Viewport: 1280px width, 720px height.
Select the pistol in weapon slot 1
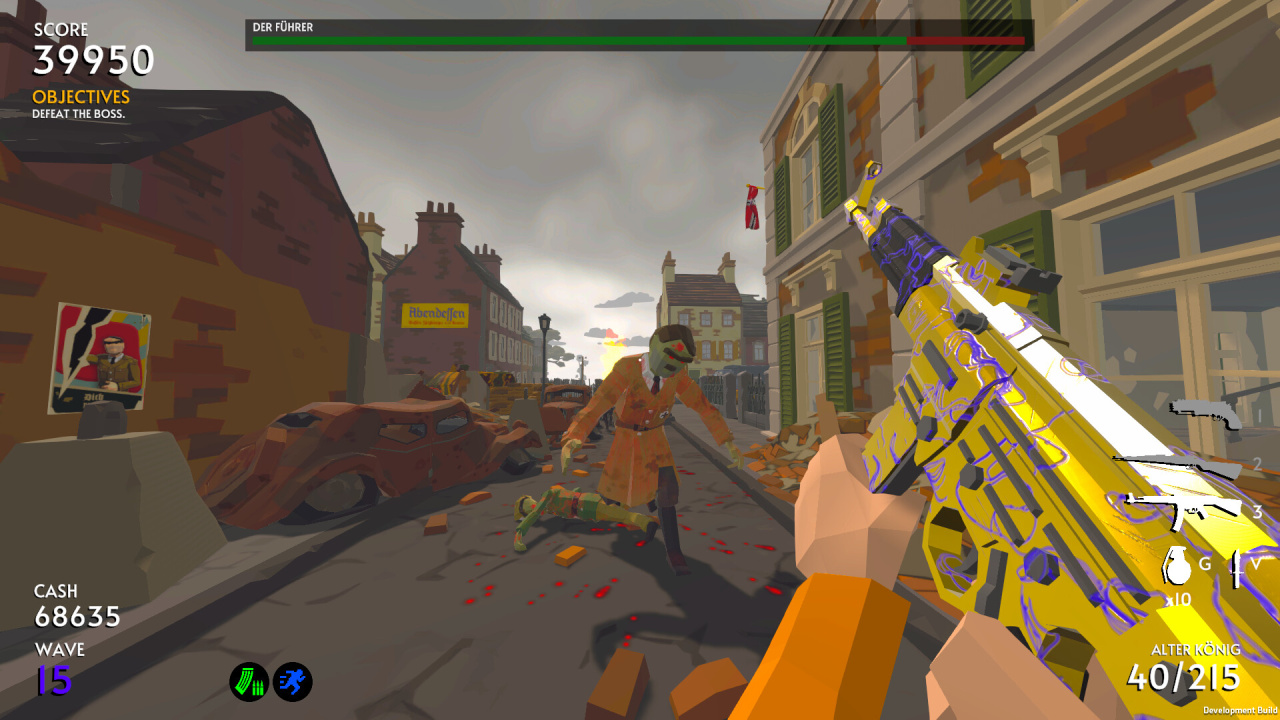(x=1205, y=412)
